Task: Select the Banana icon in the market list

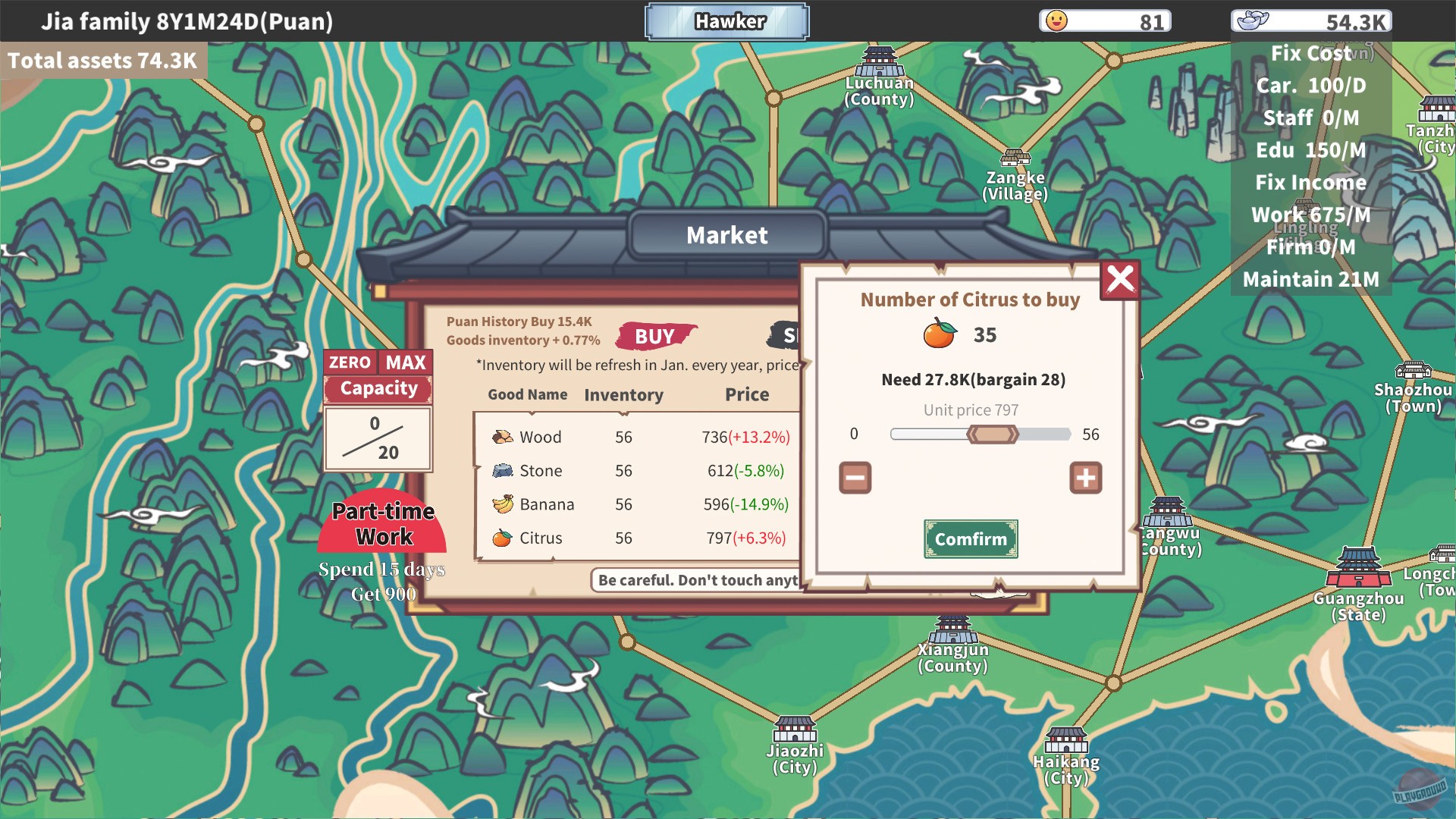Action: pos(502,504)
